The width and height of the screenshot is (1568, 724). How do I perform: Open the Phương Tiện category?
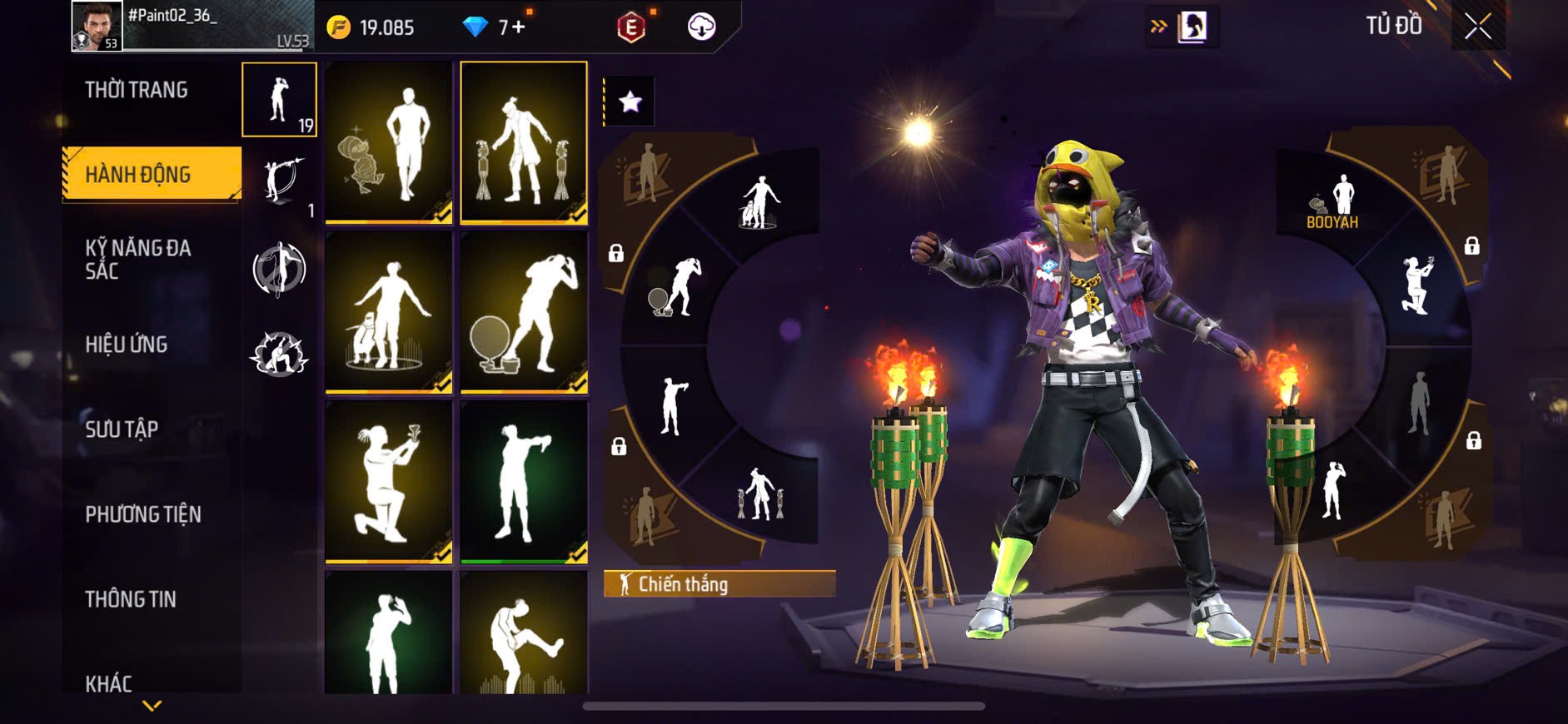tap(143, 513)
